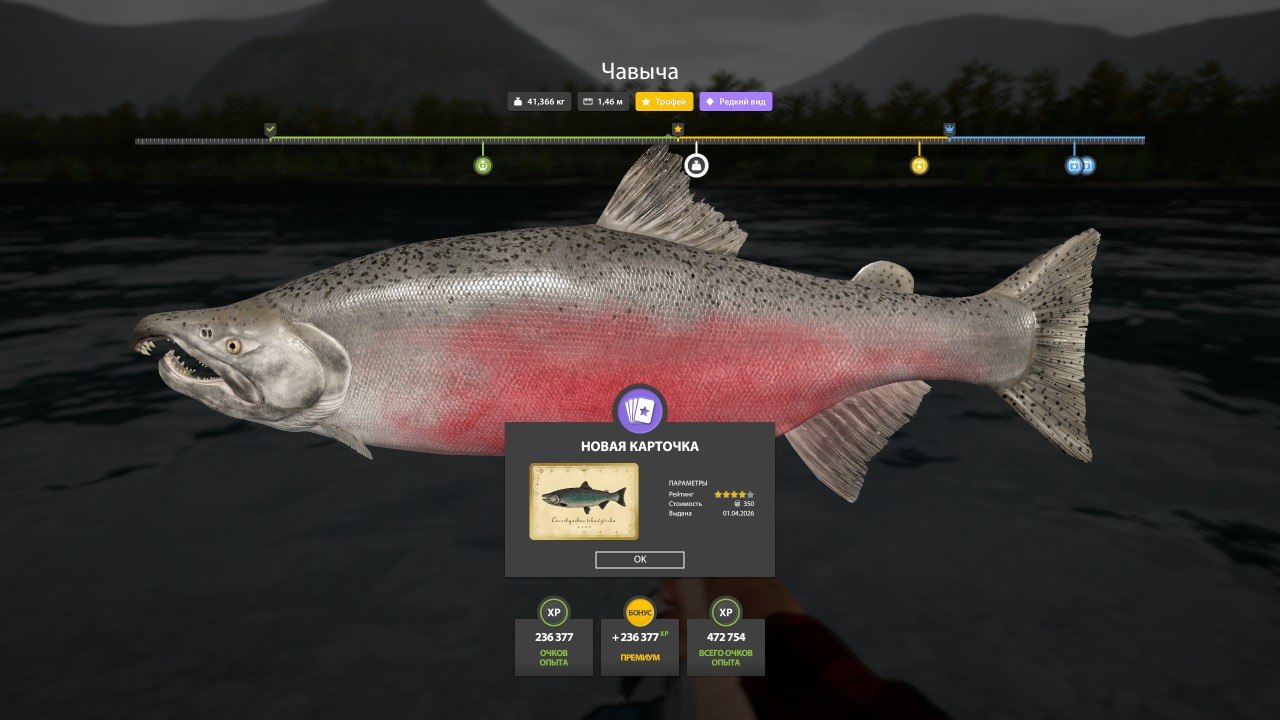Click the crown record threshold marker
This screenshot has width=1280, height=720.
(x=949, y=129)
